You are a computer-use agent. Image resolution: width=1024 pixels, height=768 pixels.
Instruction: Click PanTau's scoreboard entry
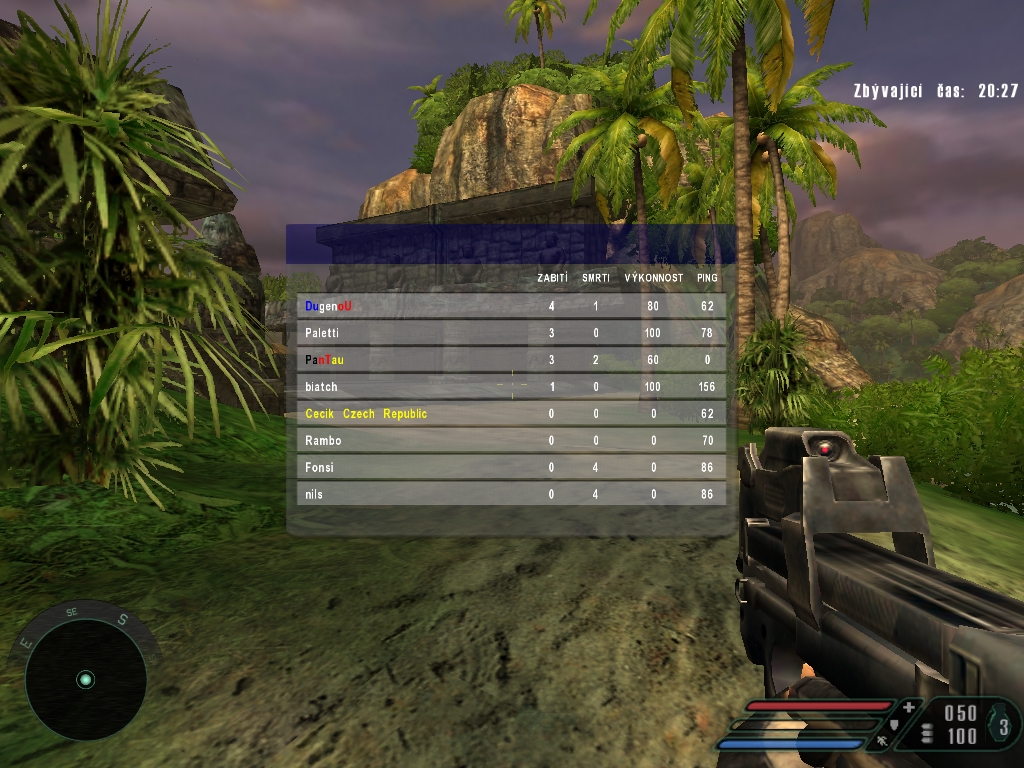(511, 360)
